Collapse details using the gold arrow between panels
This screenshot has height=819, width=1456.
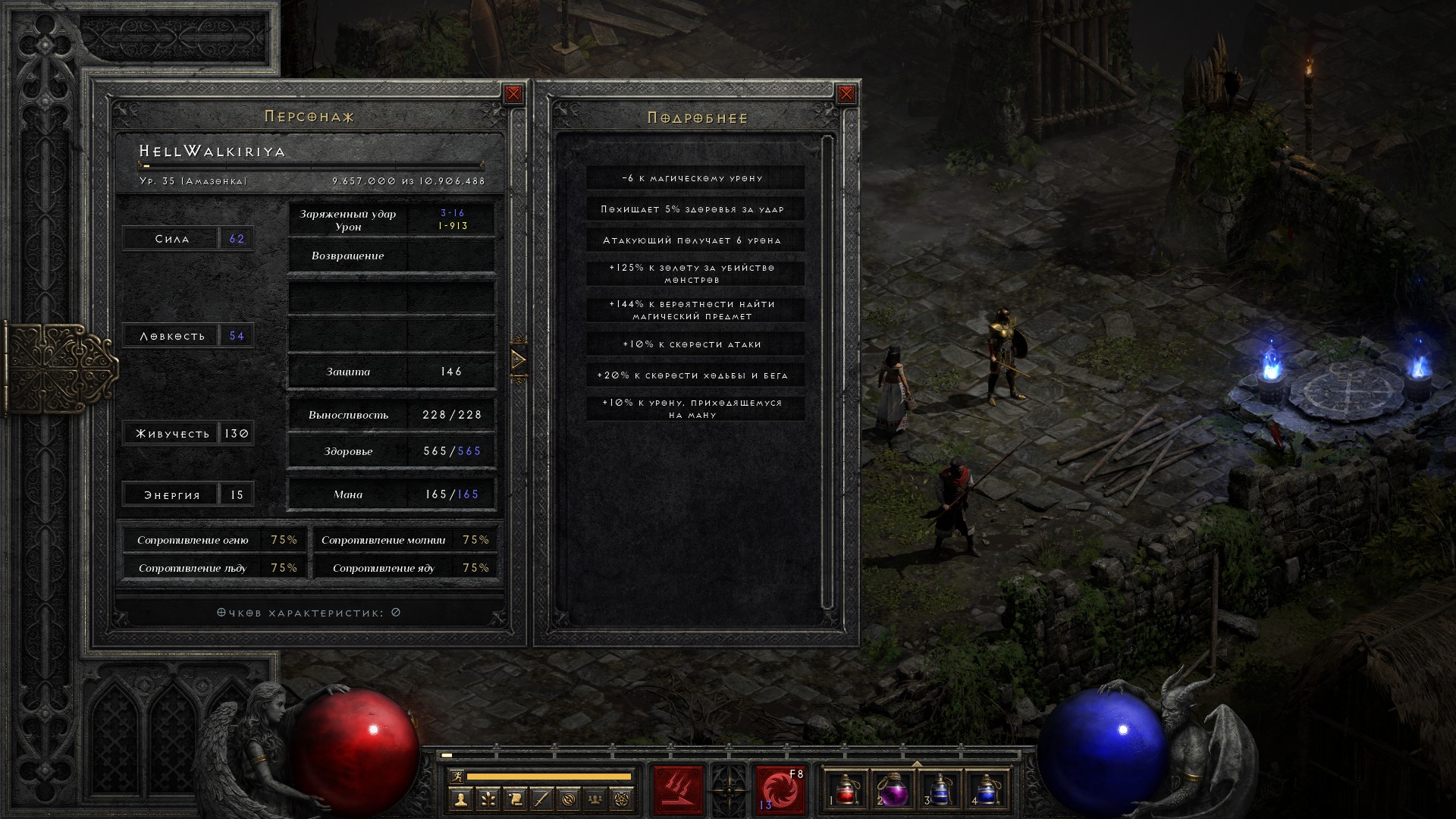pyautogui.click(x=519, y=359)
